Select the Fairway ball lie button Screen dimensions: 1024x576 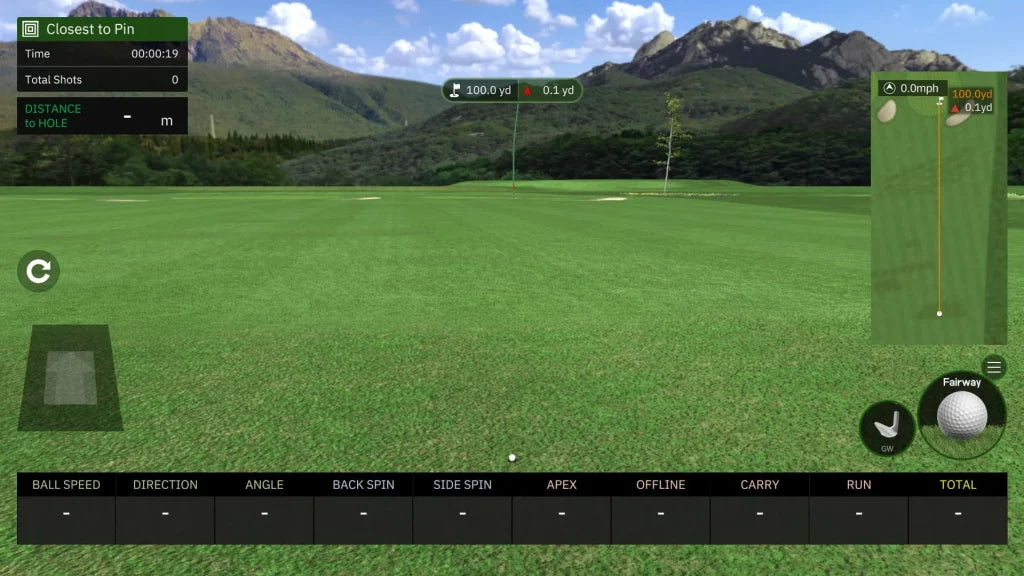click(x=962, y=413)
